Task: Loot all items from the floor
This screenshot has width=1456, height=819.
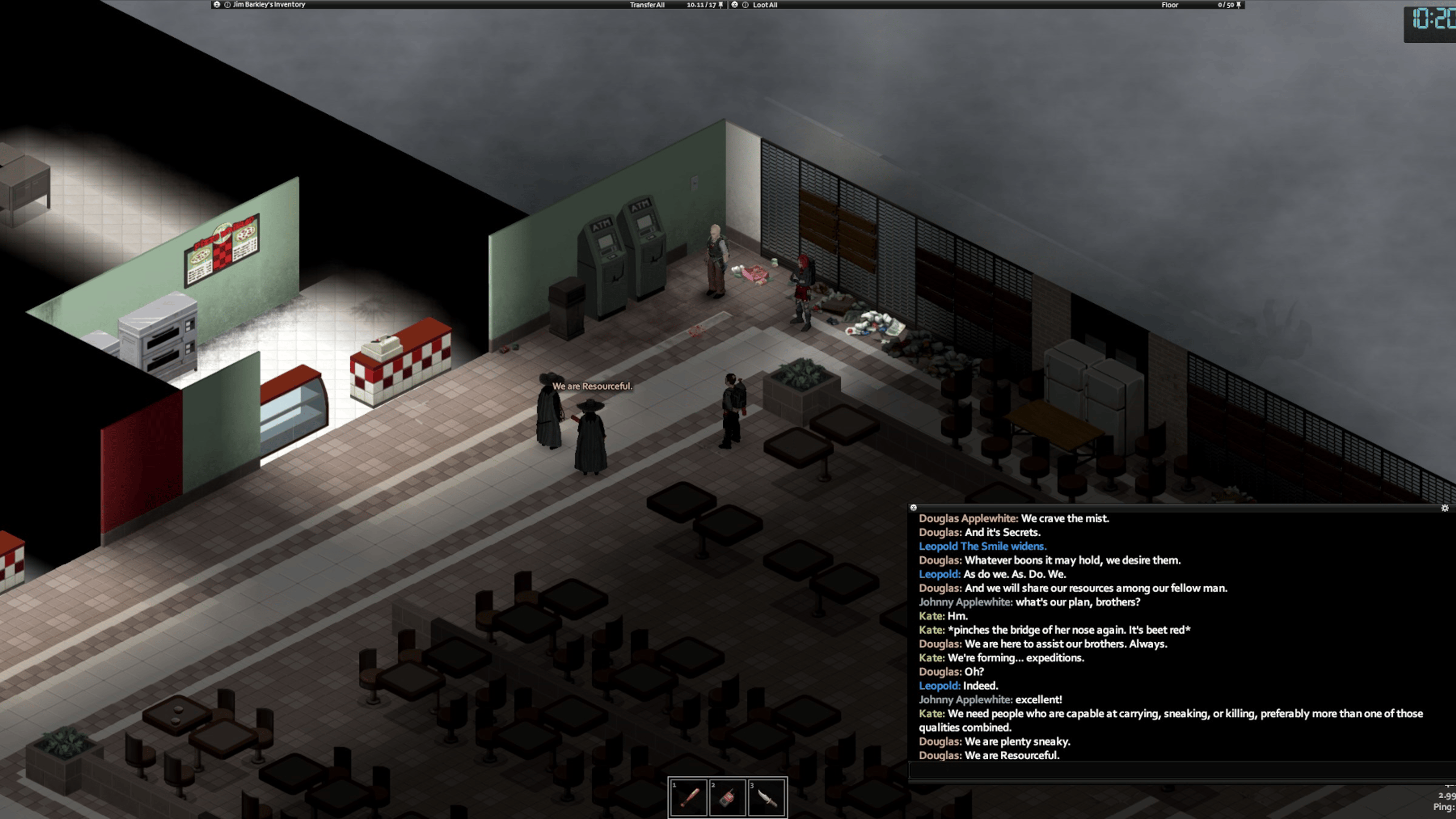Action: [765, 5]
